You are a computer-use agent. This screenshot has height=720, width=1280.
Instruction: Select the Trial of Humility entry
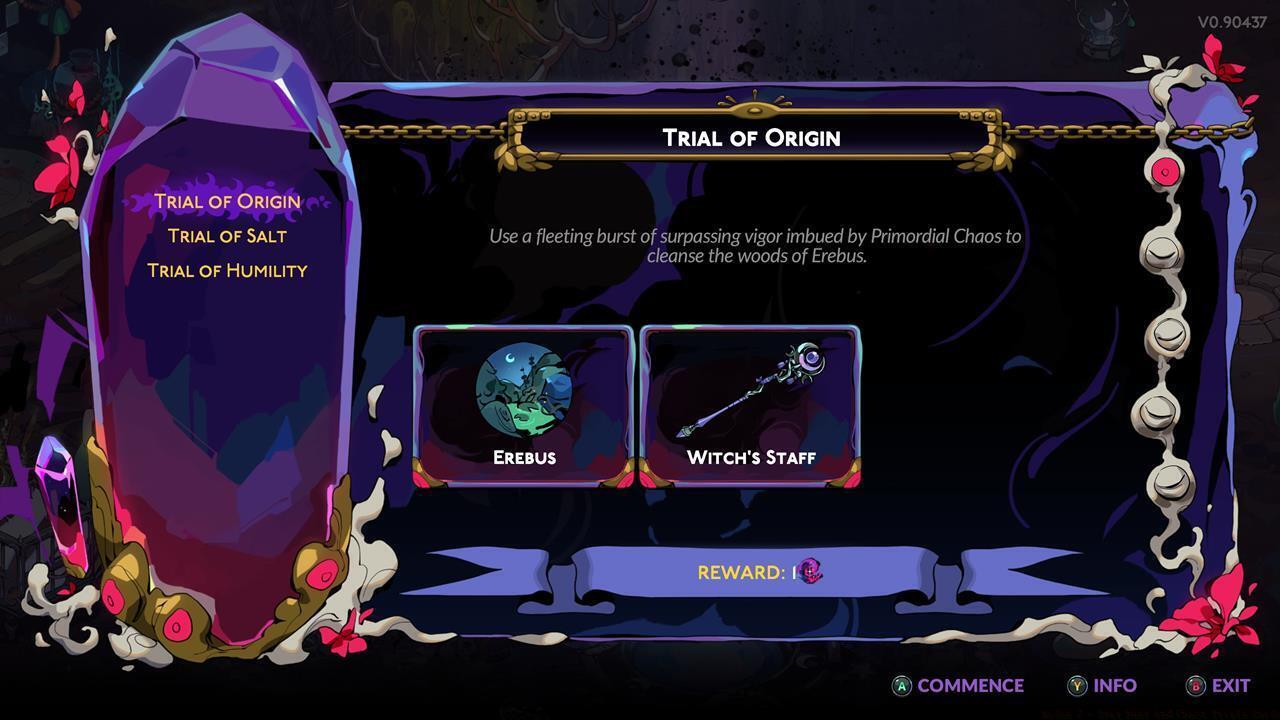coord(228,270)
